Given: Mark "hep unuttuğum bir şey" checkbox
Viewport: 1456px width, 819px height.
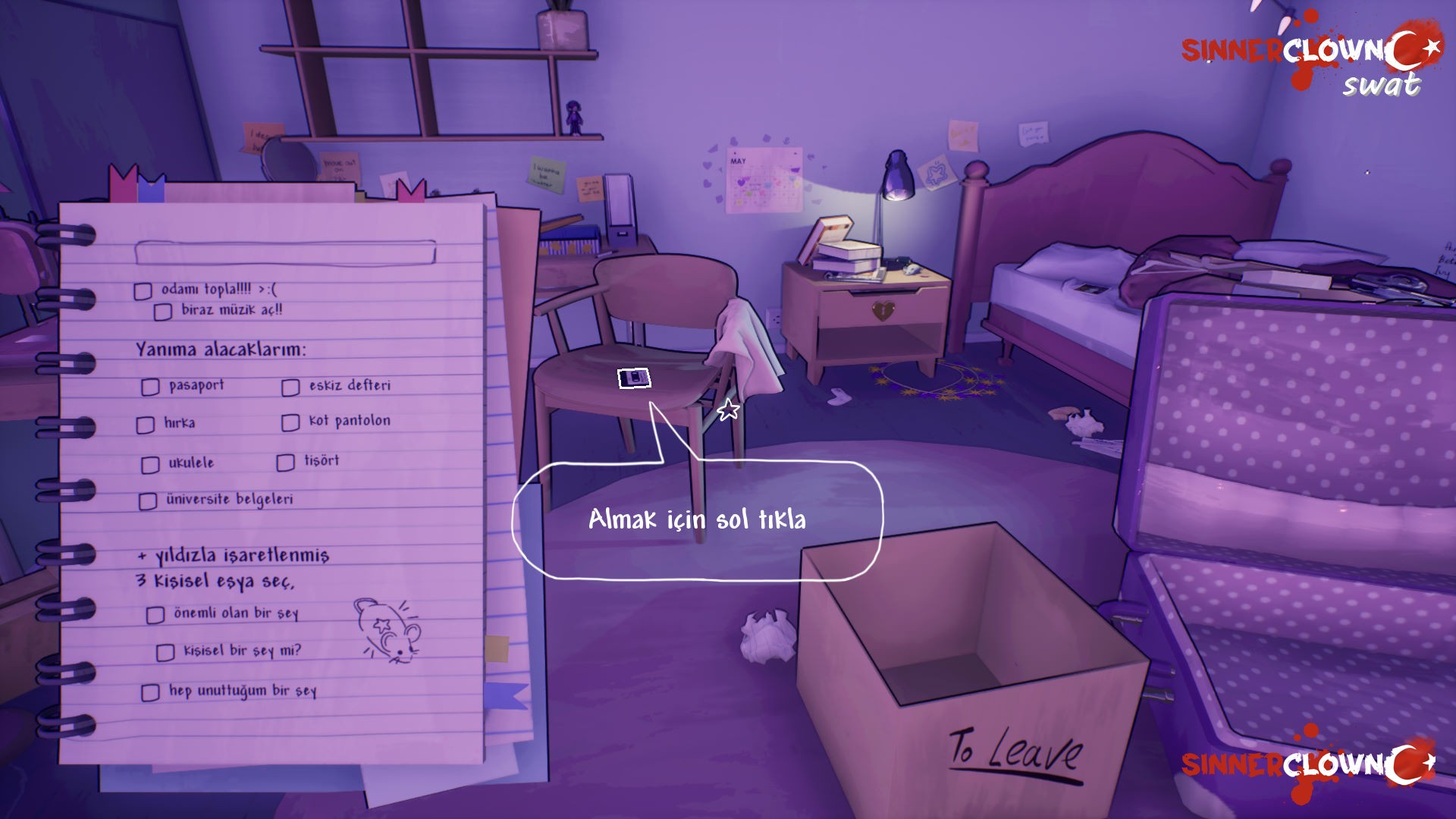Looking at the screenshot, I should (x=150, y=692).
